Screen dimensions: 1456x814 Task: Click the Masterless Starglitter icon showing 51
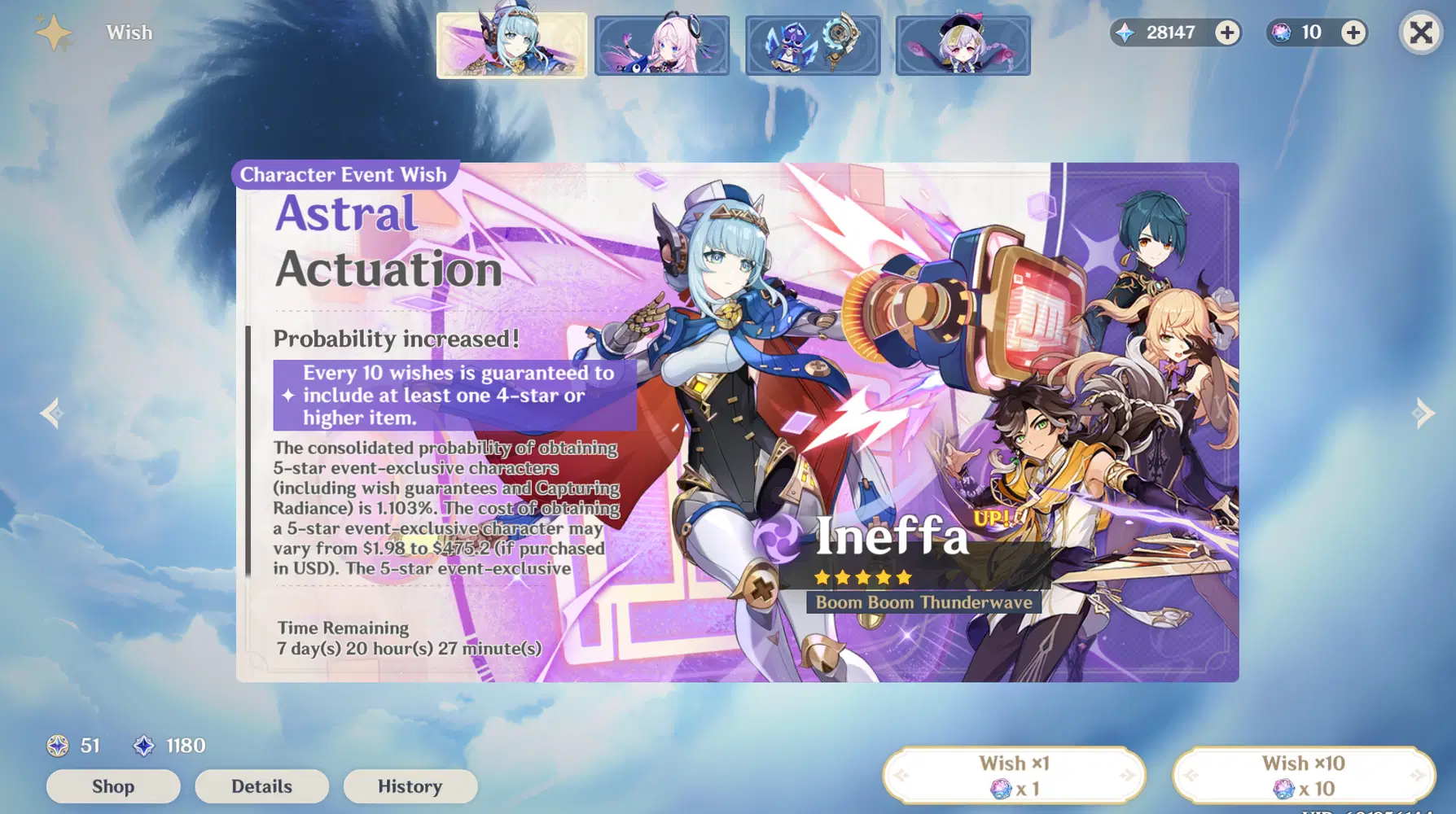[57, 746]
